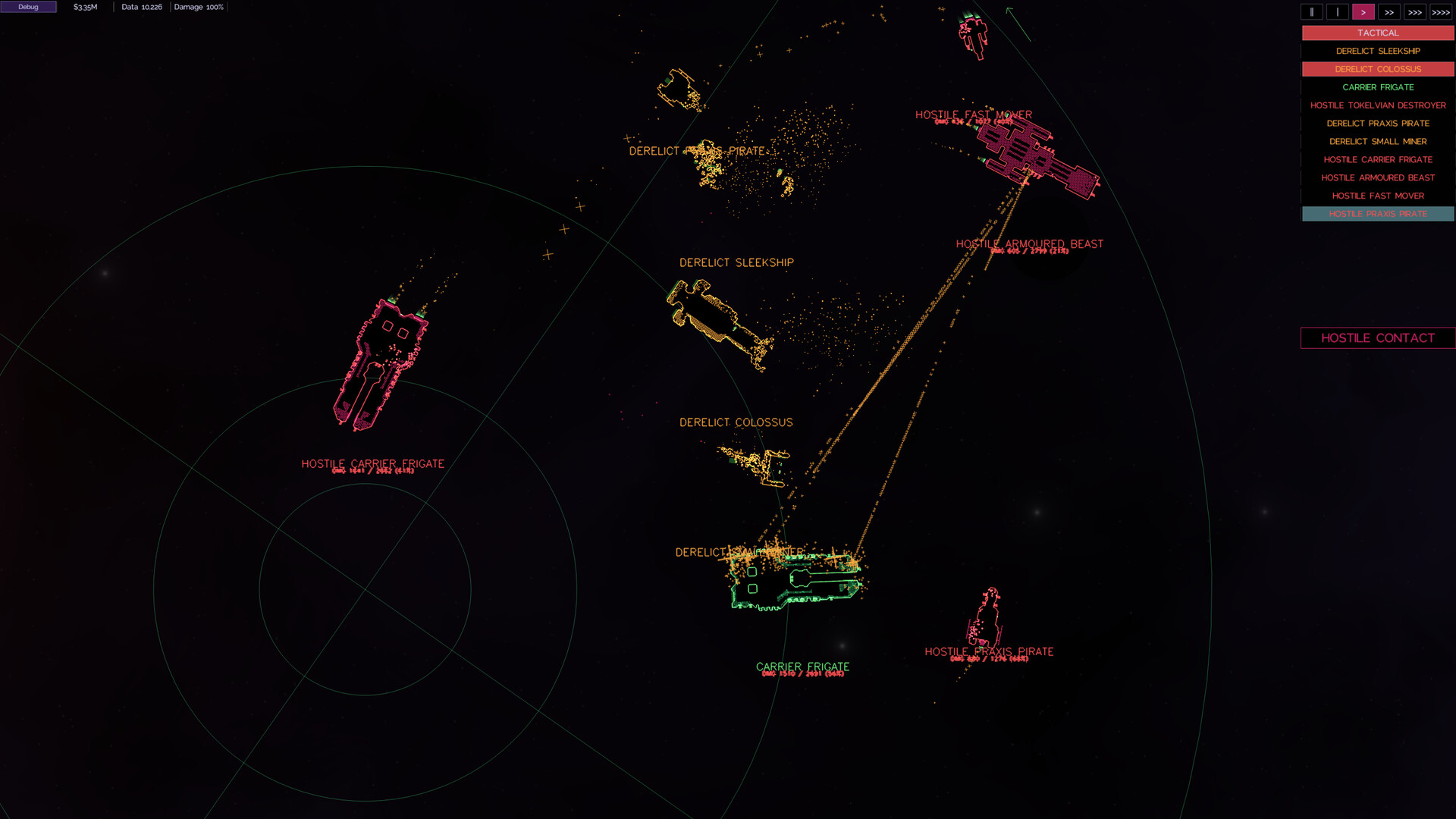
Task: Select the double-arrow speed icon
Action: [x=1389, y=12]
